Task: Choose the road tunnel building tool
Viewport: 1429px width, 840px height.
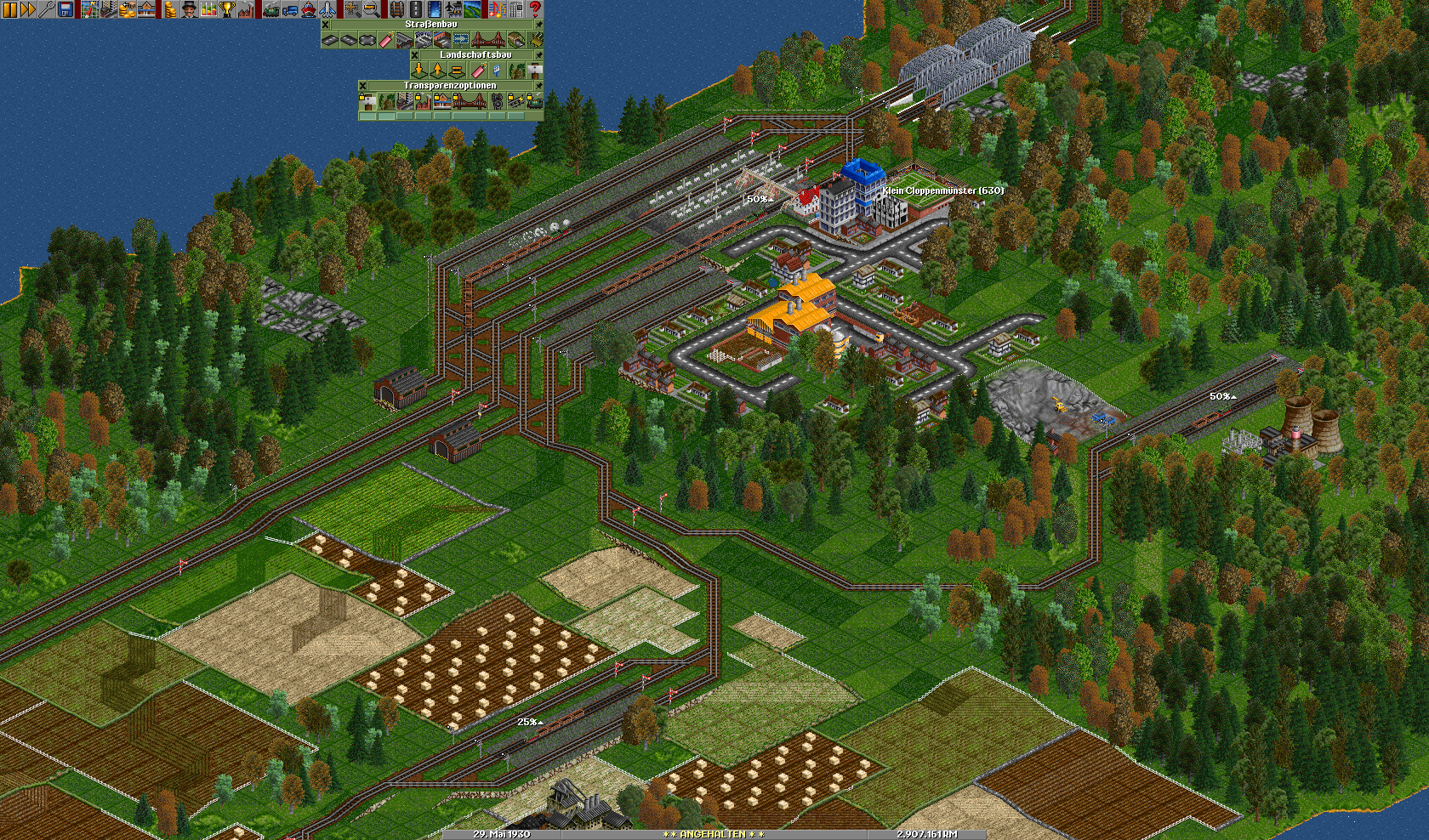Action: (516, 40)
